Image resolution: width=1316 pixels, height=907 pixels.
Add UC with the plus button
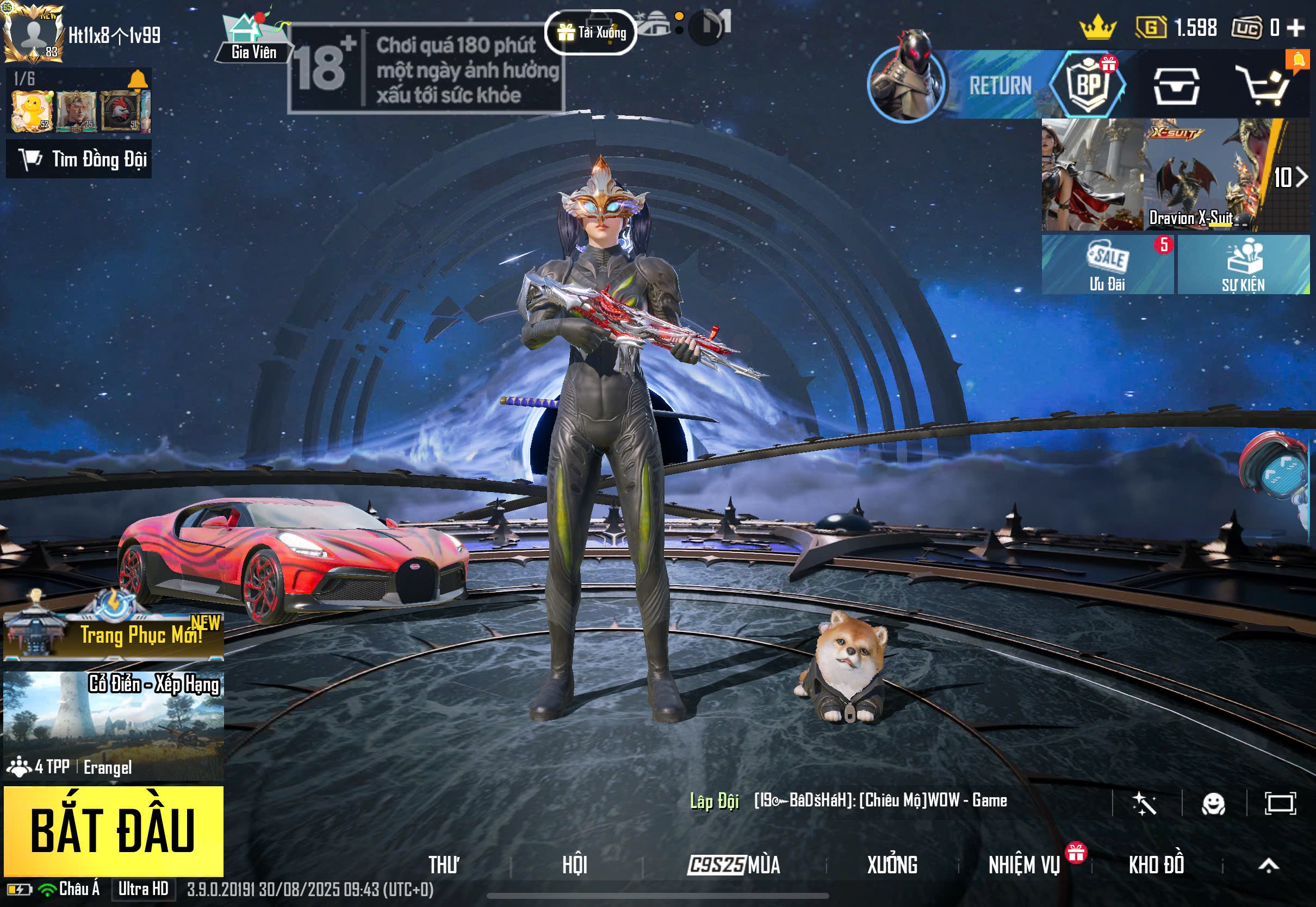coord(1296,27)
